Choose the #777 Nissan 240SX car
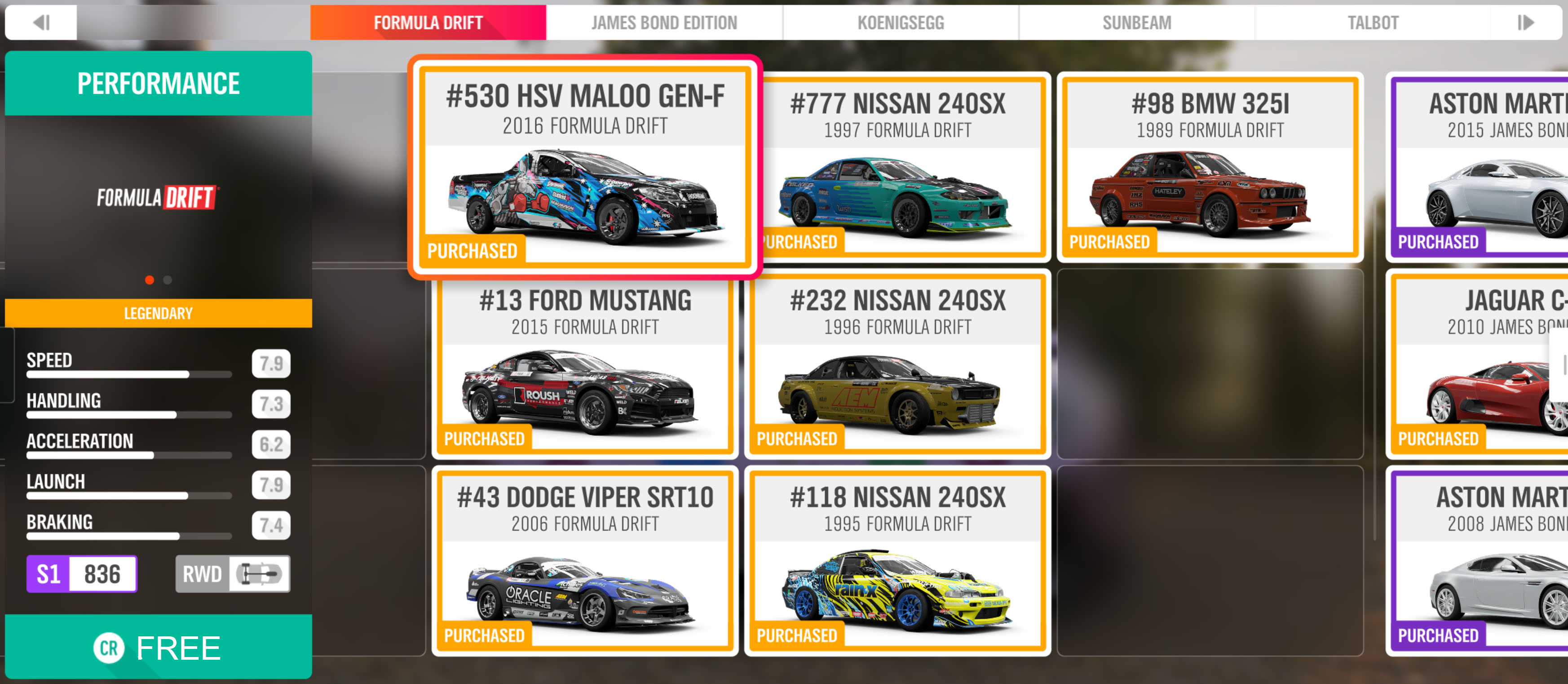 pos(897,167)
